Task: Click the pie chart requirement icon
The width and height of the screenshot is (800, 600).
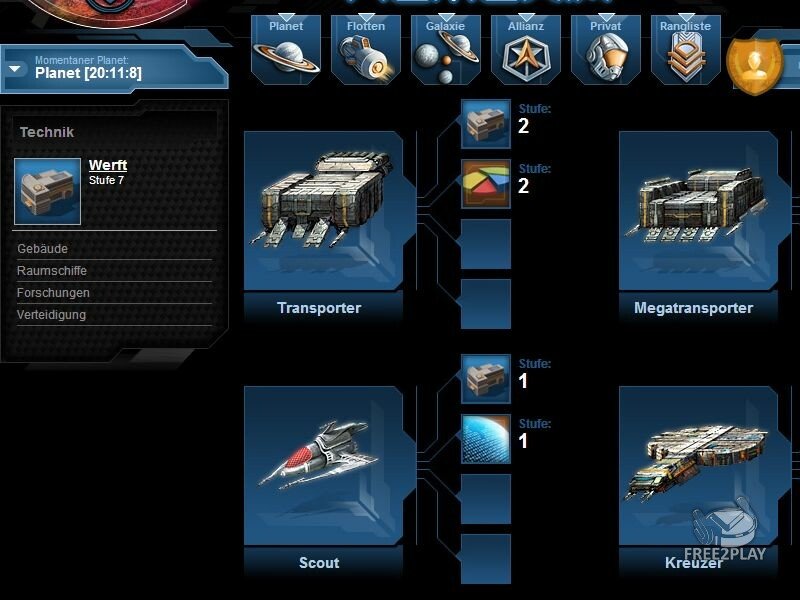Action: [486, 184]
